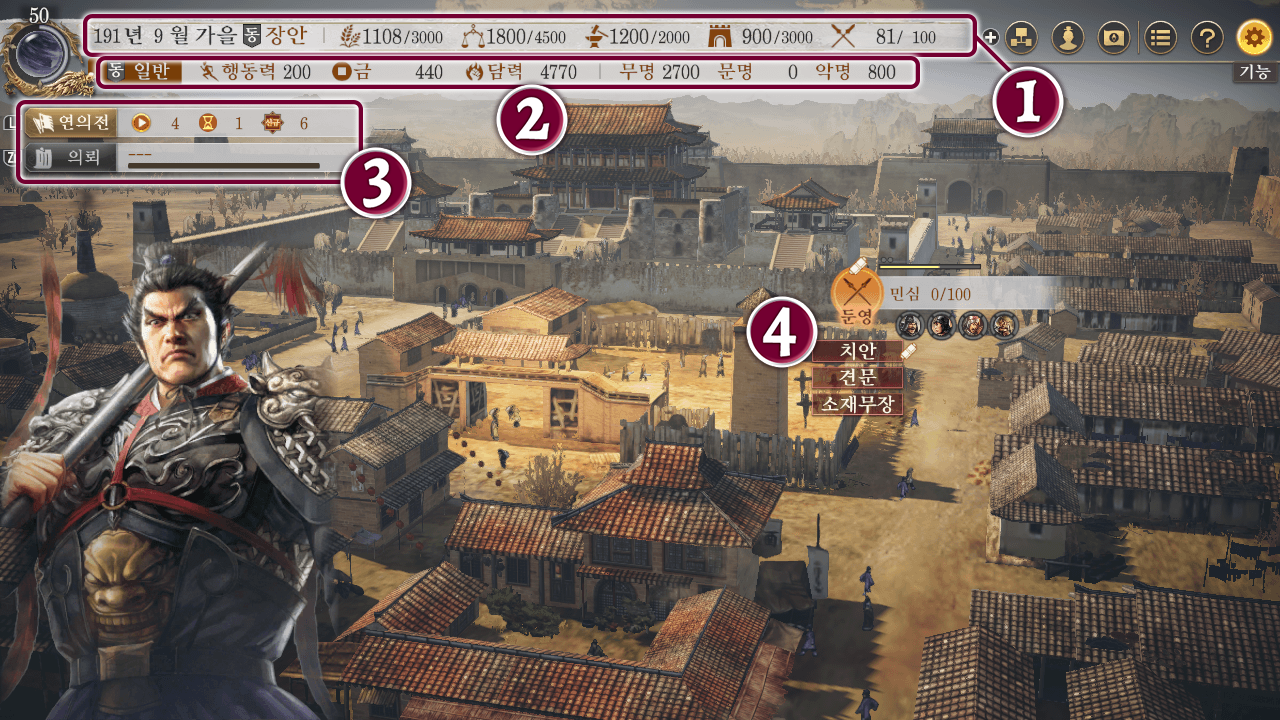Screen dimensions: 1280x720
Task: Select the 견문 command
Action: point(857,378)
